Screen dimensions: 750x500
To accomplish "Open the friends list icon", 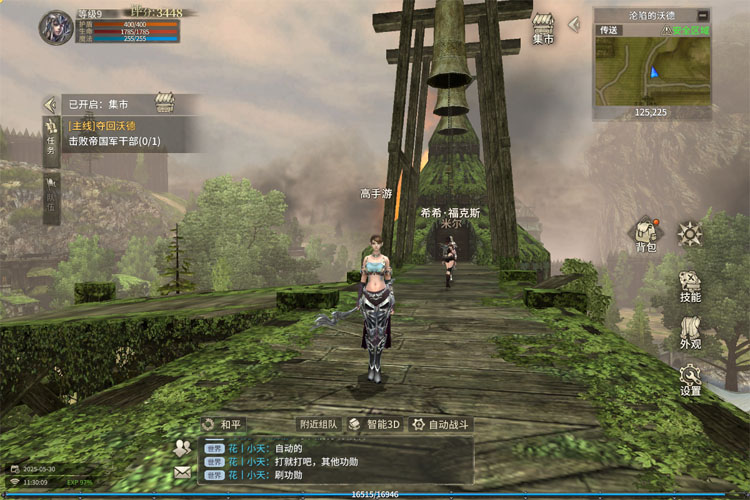I will click(x=182, y=448).
